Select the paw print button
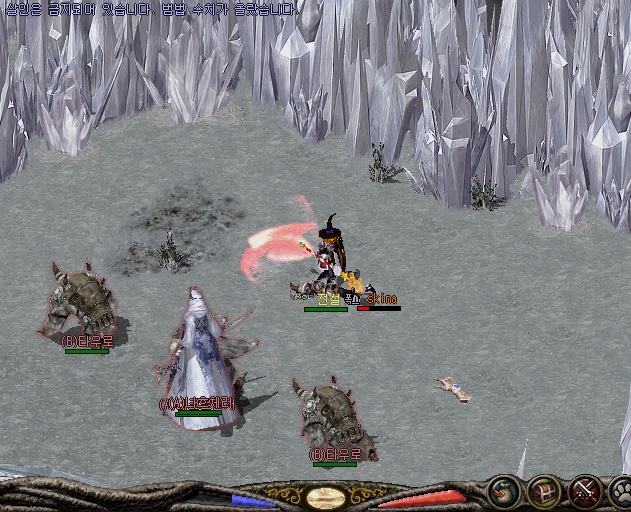This screenshot has height=512, width=631. [x=620, y=492]
